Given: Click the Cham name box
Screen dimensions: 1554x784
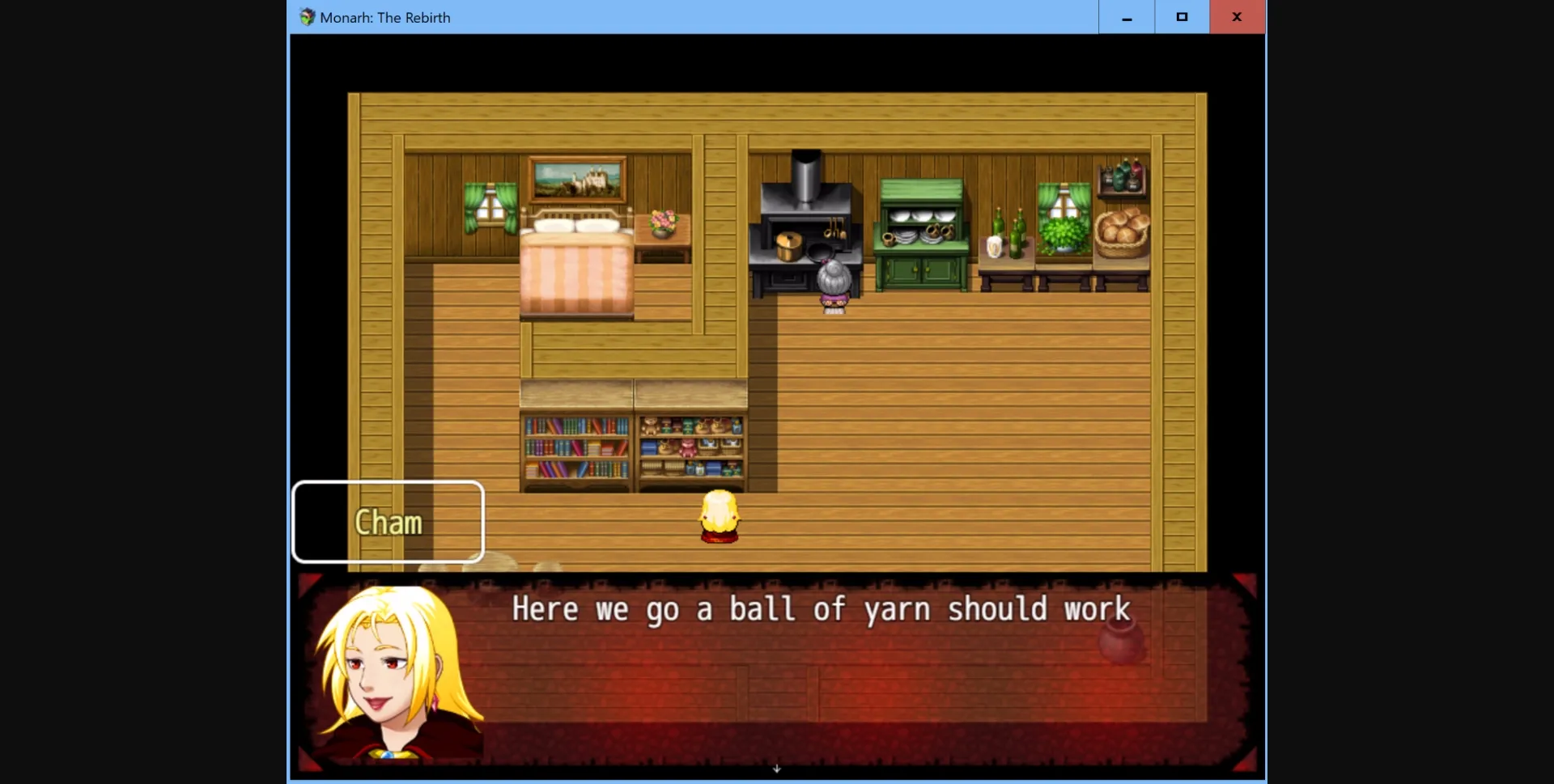Looking at the screenshot, I should (x=388, y=522).
